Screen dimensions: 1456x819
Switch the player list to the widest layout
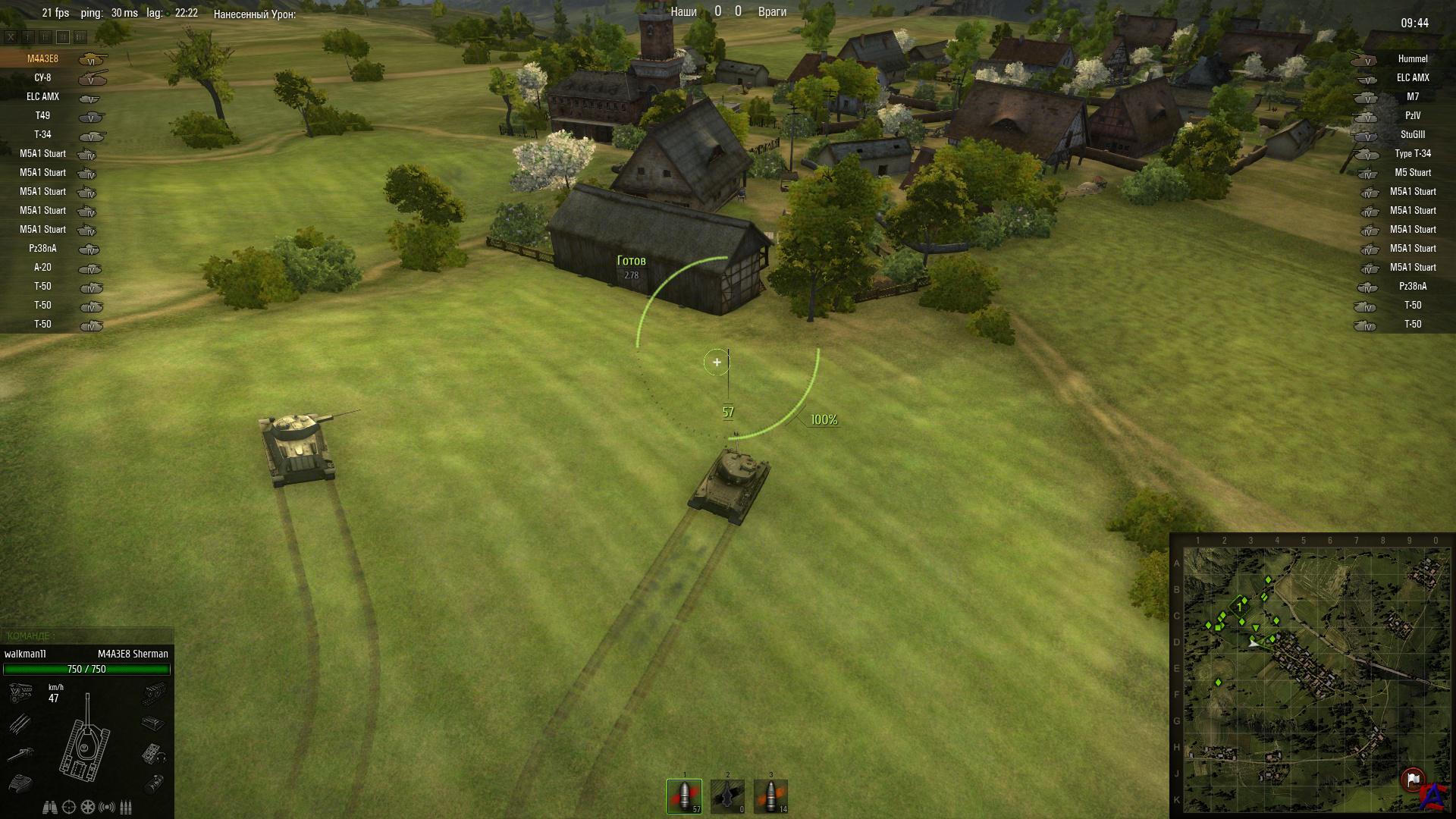pos(80,36)
